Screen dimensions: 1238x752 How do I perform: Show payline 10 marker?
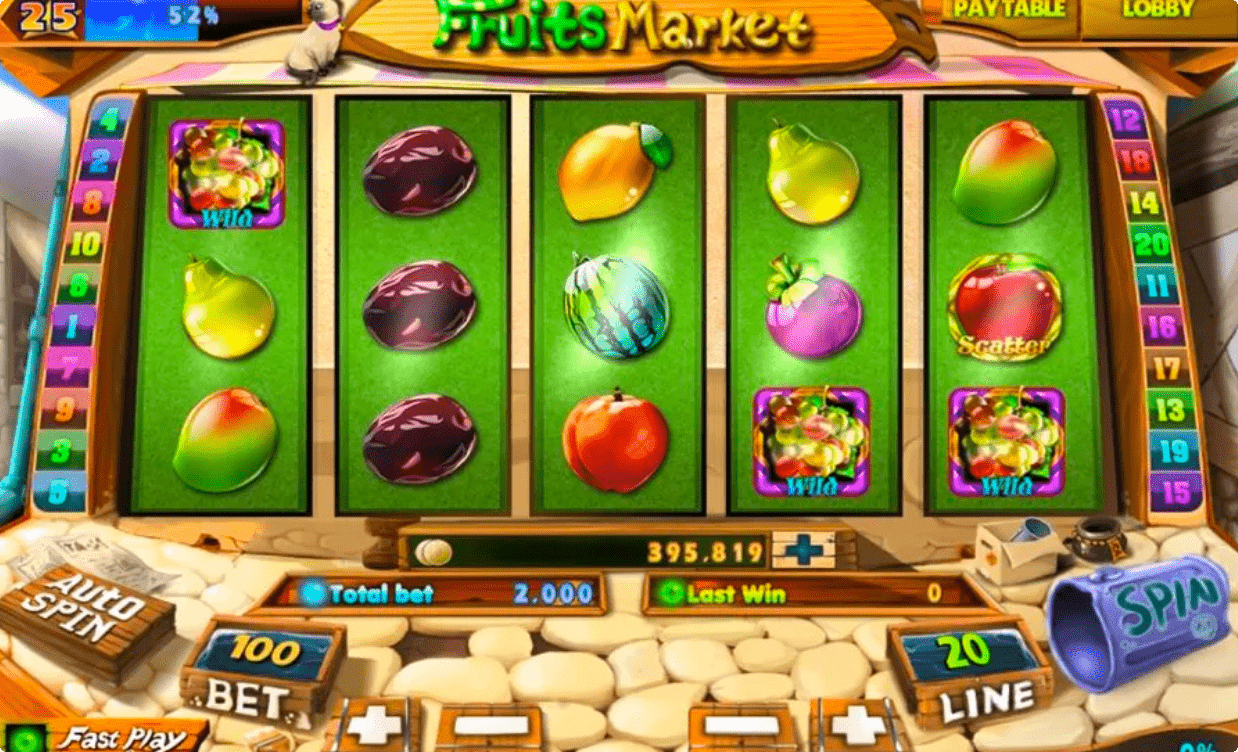[85, 243]
